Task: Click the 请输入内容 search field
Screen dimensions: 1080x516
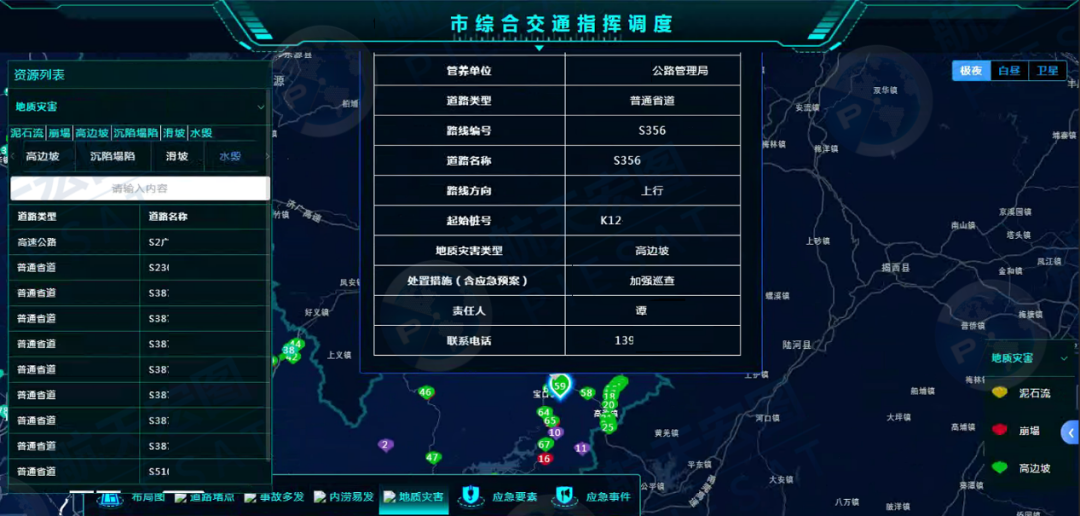Action: tap(140, 188)
